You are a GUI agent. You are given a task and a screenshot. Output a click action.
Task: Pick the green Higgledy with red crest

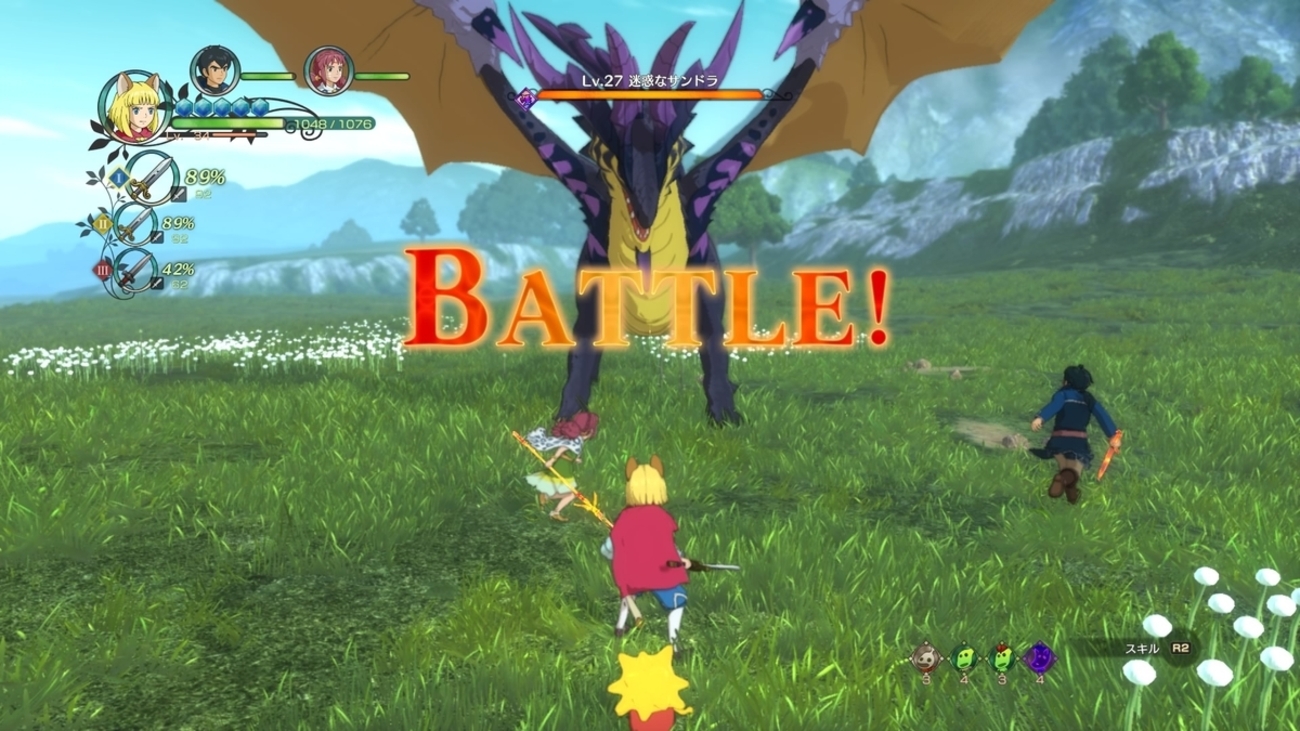[x=1001, y=658]
